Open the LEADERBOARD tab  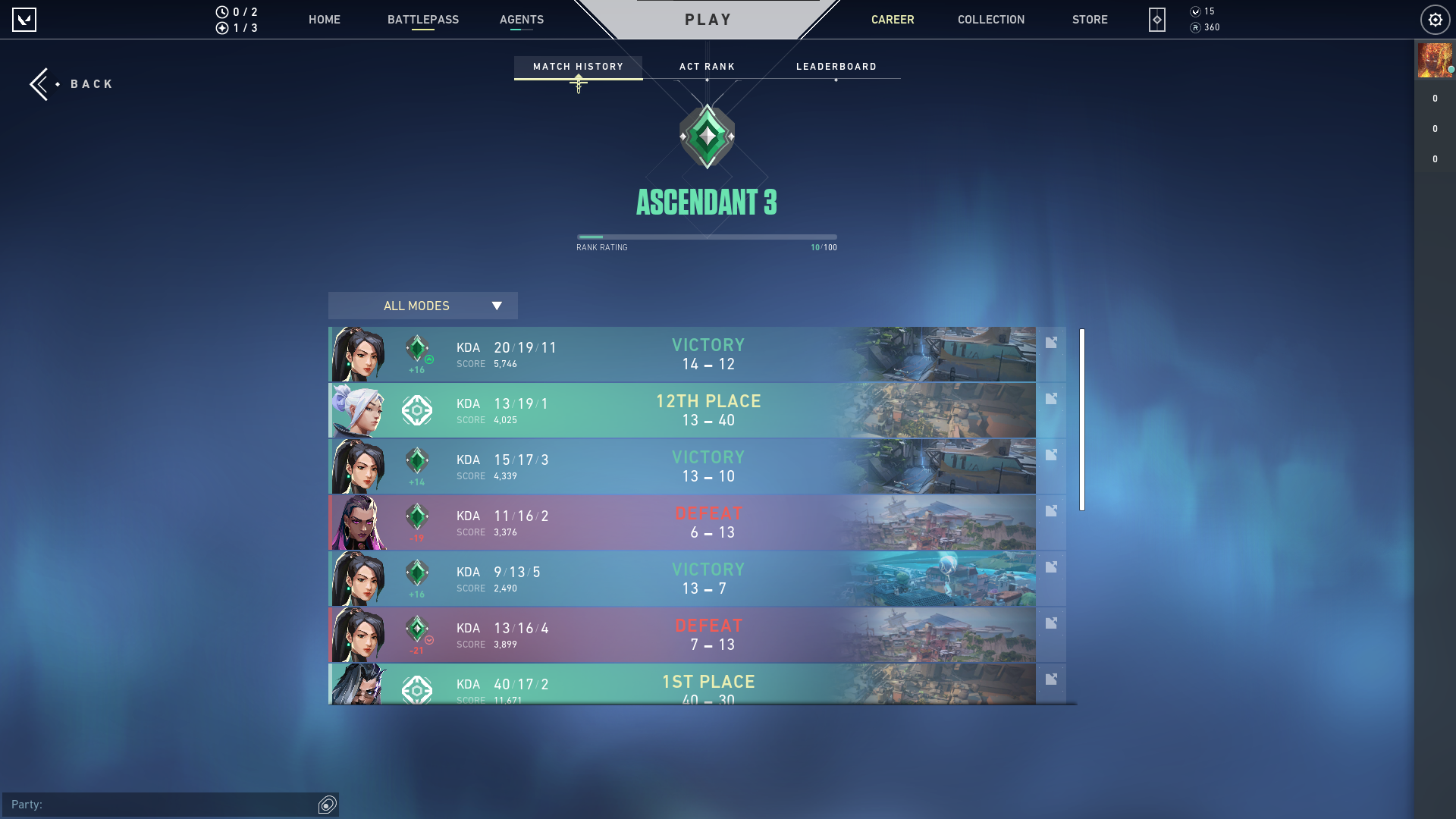[836, 67]
